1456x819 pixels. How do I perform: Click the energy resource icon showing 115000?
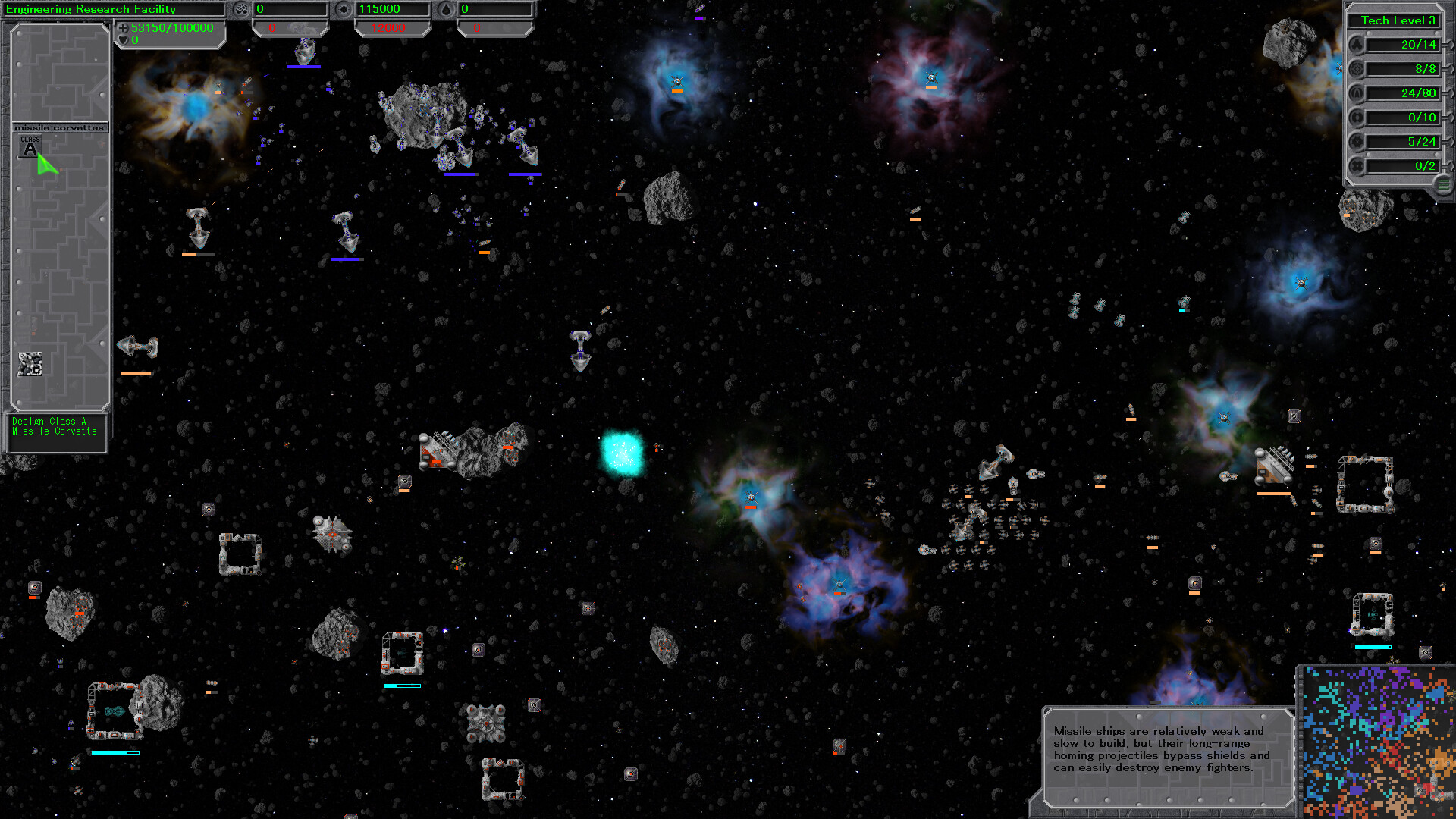pos(344,9)
